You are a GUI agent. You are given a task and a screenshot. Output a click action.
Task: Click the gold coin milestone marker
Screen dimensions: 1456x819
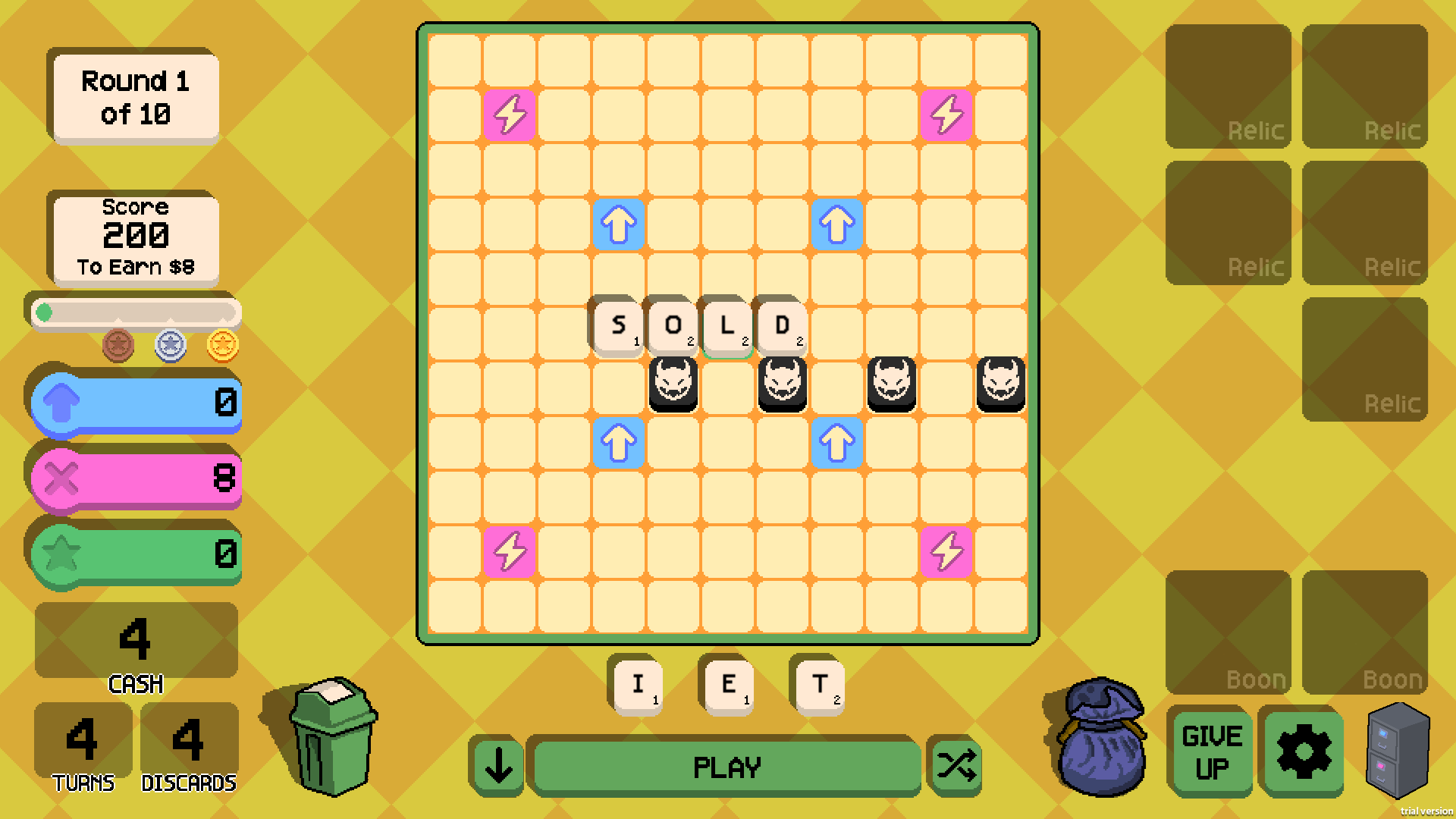221,344
